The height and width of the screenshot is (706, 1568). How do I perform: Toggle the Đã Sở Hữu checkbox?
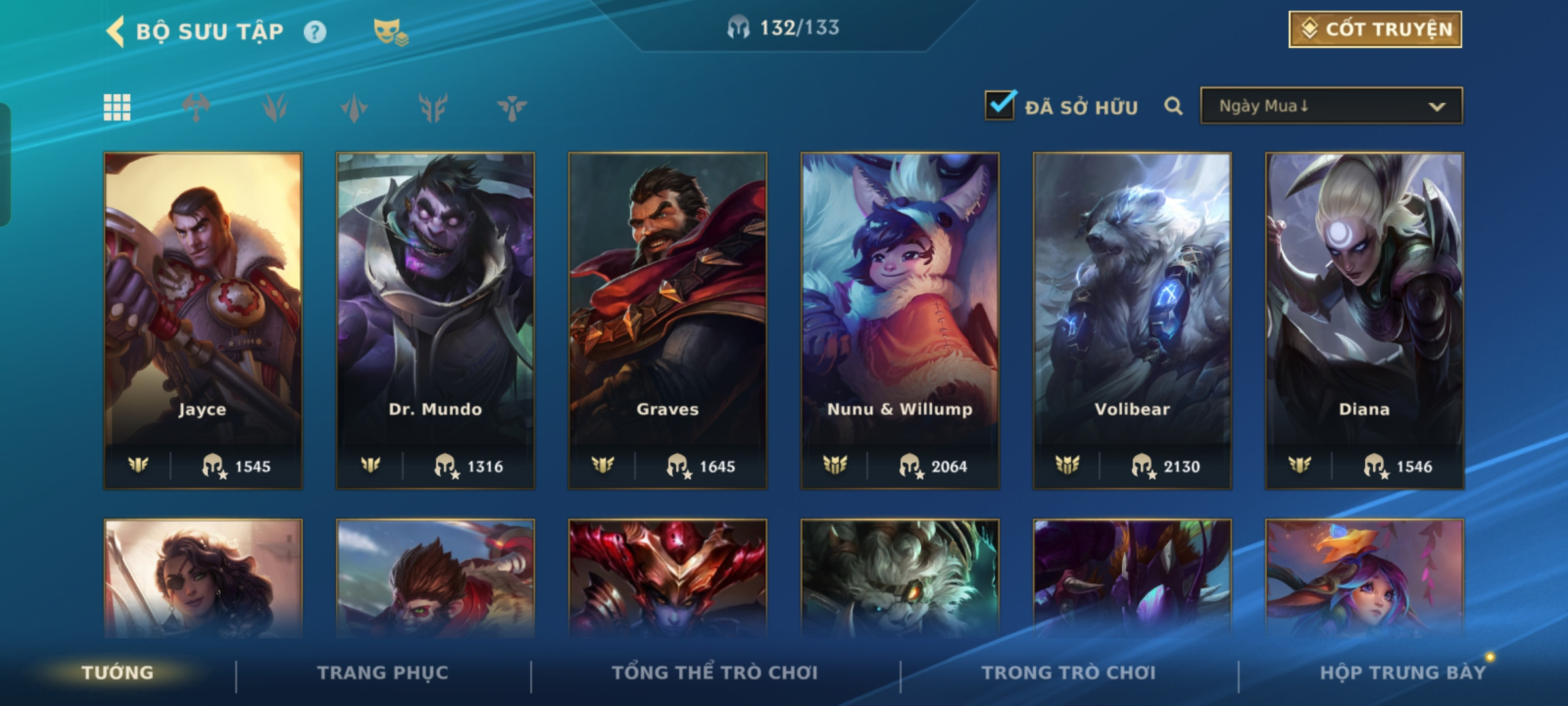point(1000,105)
